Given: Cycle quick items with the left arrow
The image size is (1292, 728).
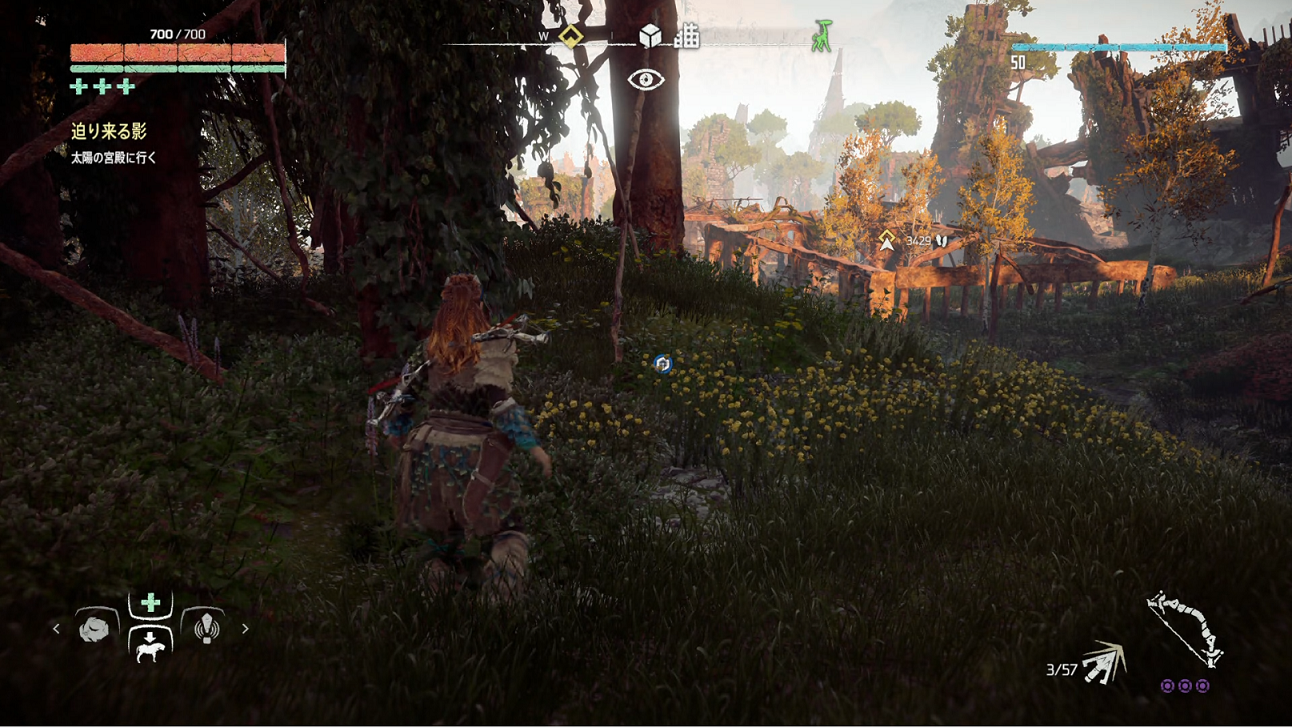Looking at the screenshot, I should click(x=56, y=629).
